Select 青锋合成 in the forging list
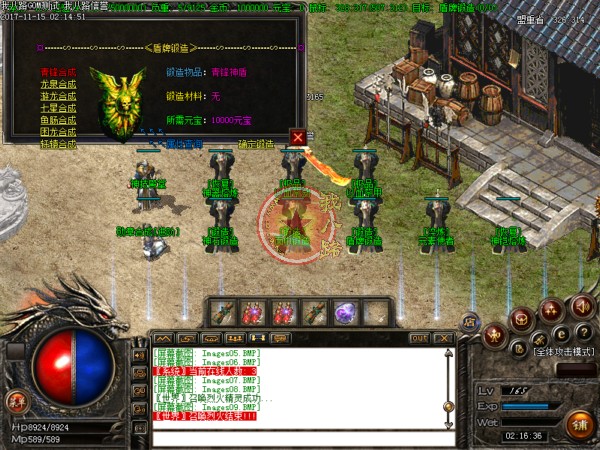Viewport: 600px width, 450px height. [x=58, y=72]
